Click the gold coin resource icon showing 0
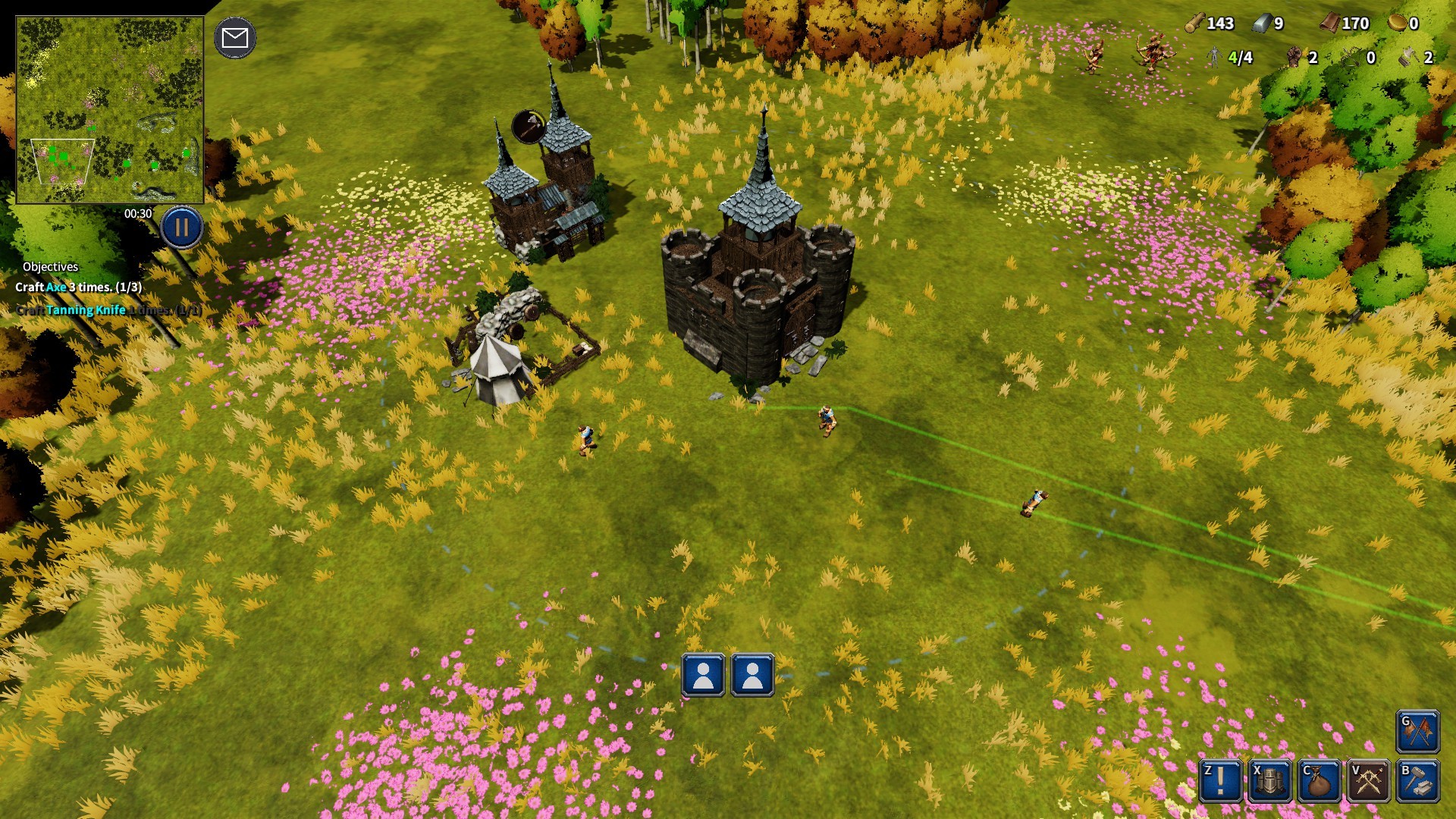Viewport: 1456px width, 819px height. point(1398,24)
